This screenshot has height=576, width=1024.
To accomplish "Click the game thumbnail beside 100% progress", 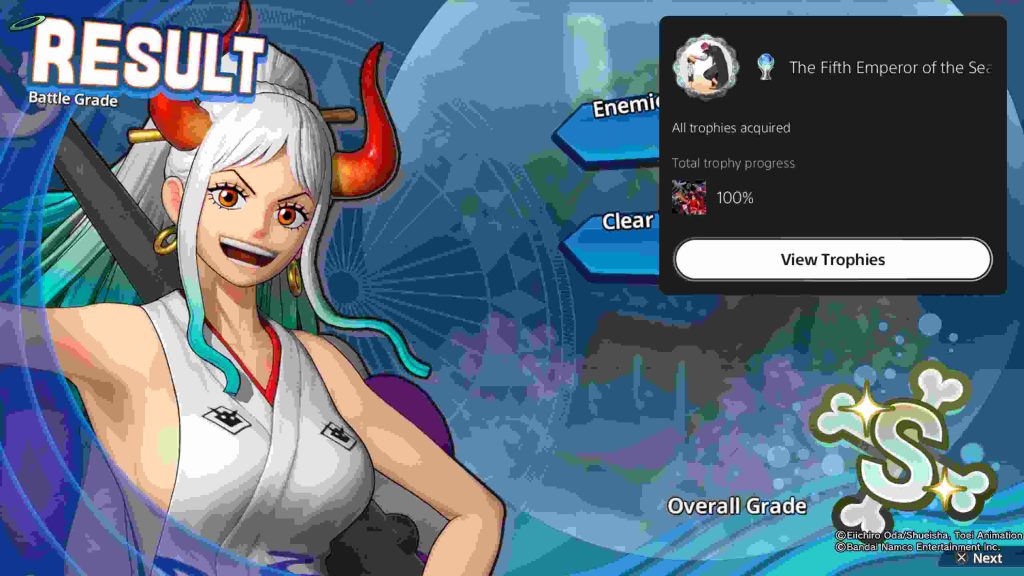I will click(689, 198).
